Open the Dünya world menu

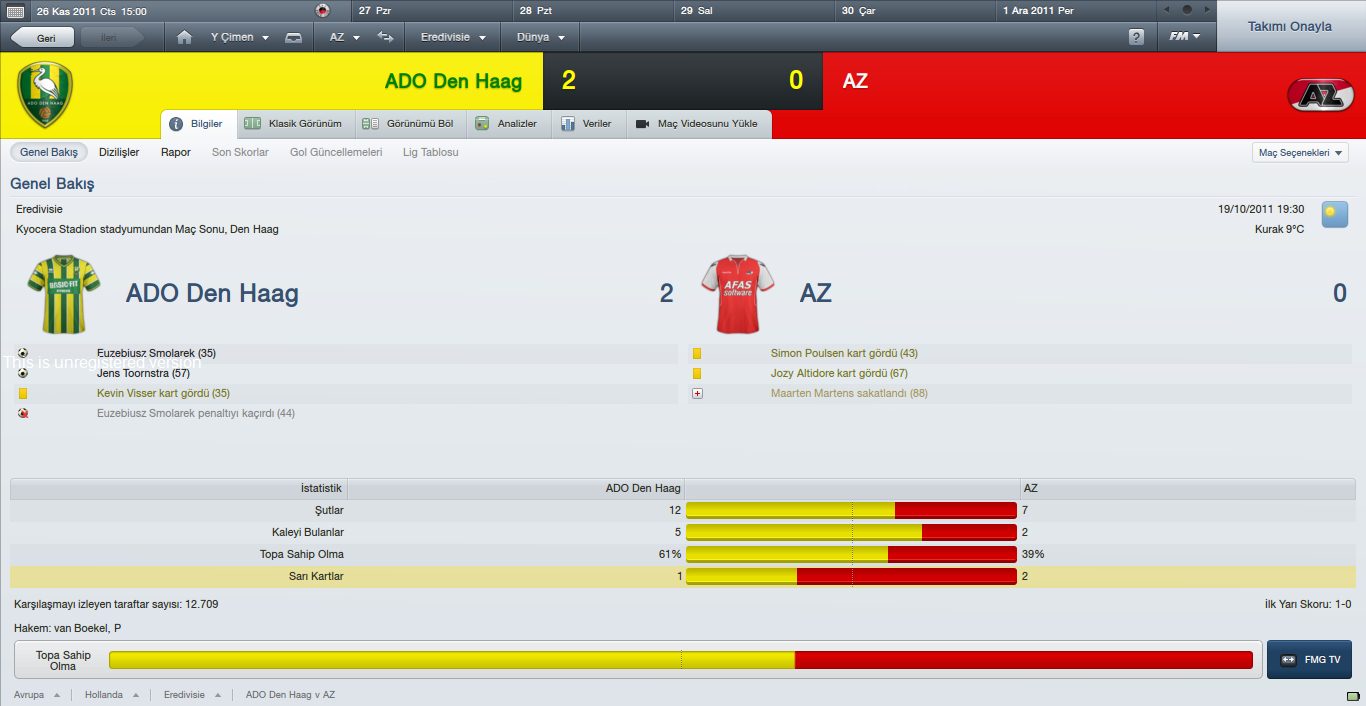coord(540,38)
